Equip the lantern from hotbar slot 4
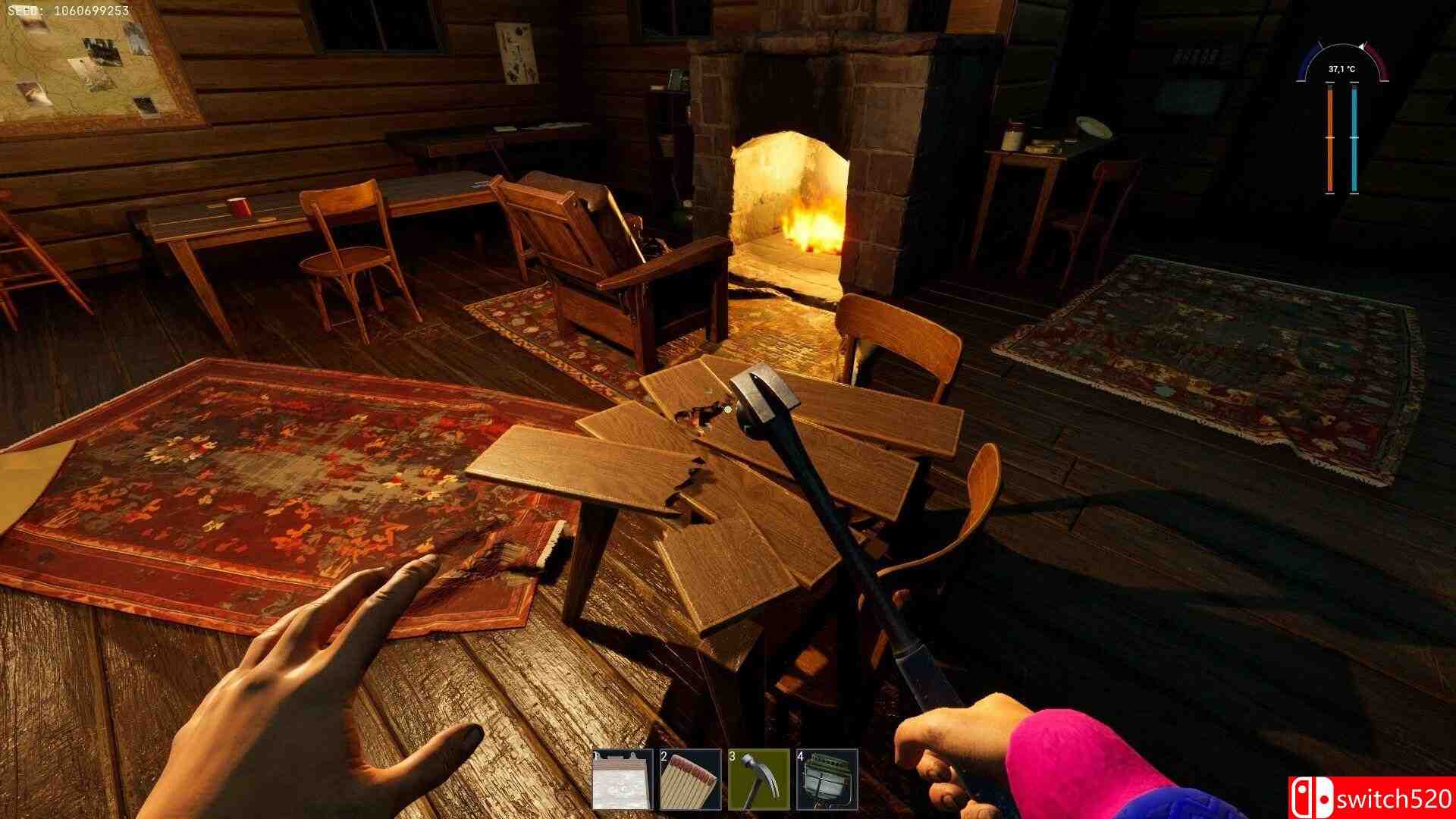Image resolution: width=1456 pixels, height=819 pixels. (x=827, y=780)
